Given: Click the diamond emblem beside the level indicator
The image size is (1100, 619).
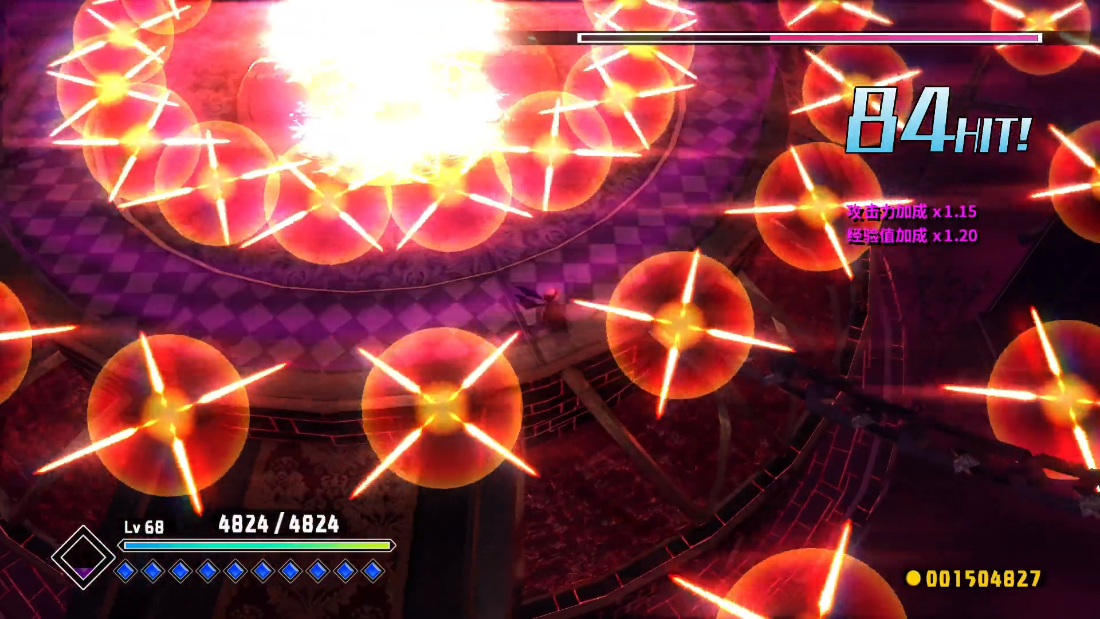Looking at the screenshot, I should (83, 557).
